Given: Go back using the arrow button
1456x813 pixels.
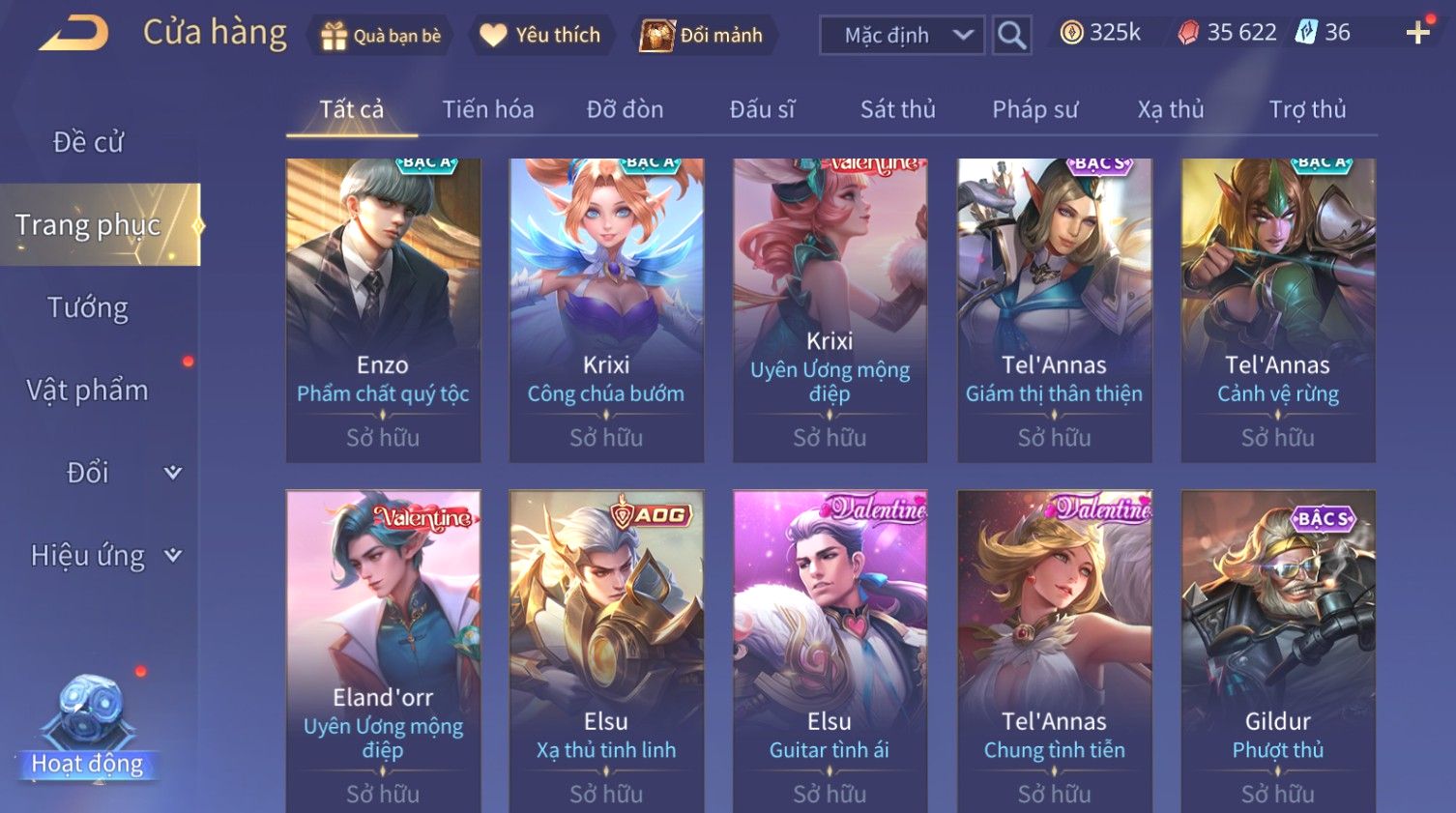Looking at the screenshot, I should point(74,34).
